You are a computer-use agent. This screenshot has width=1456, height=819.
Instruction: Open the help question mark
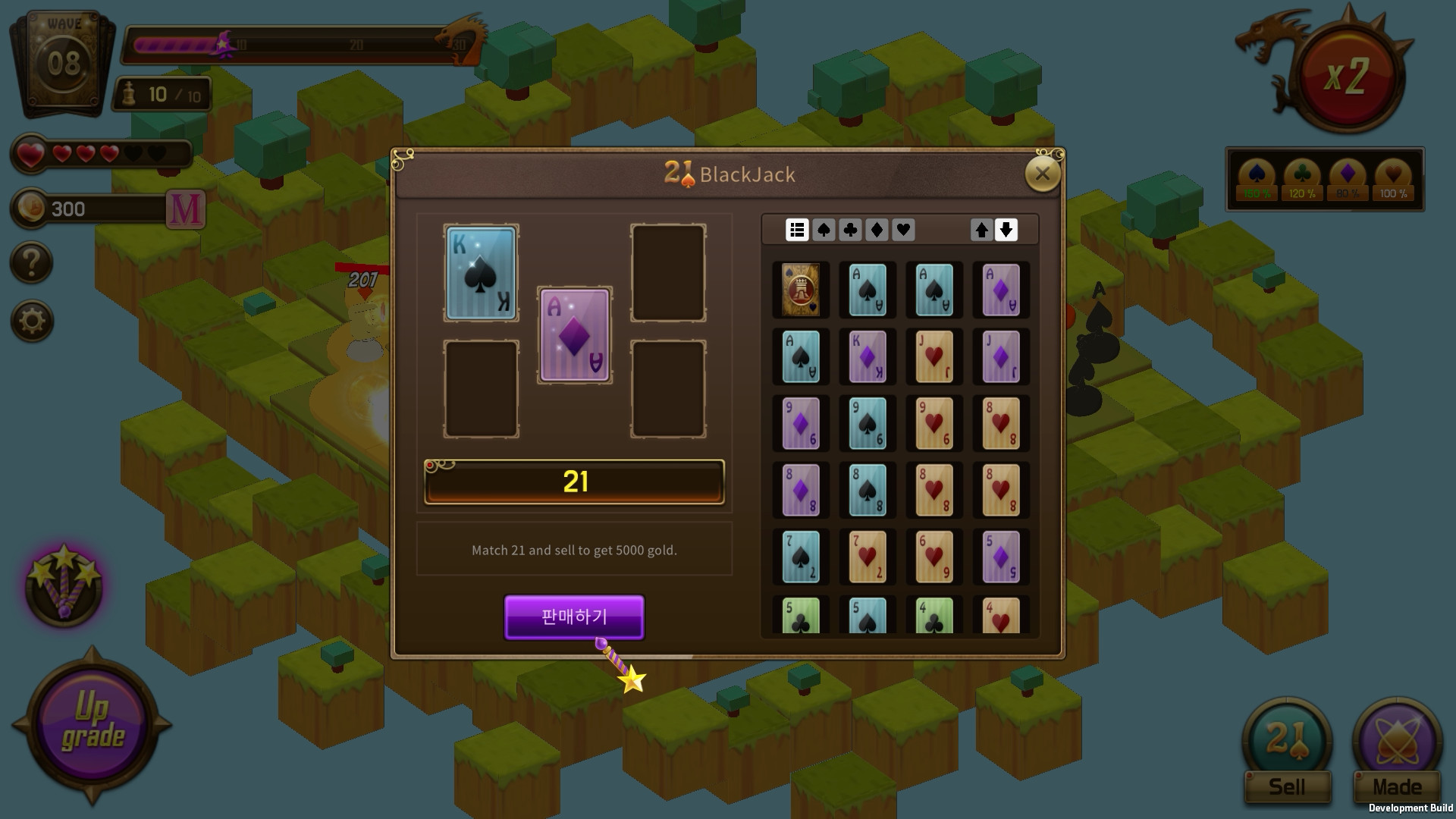(30, 264)
